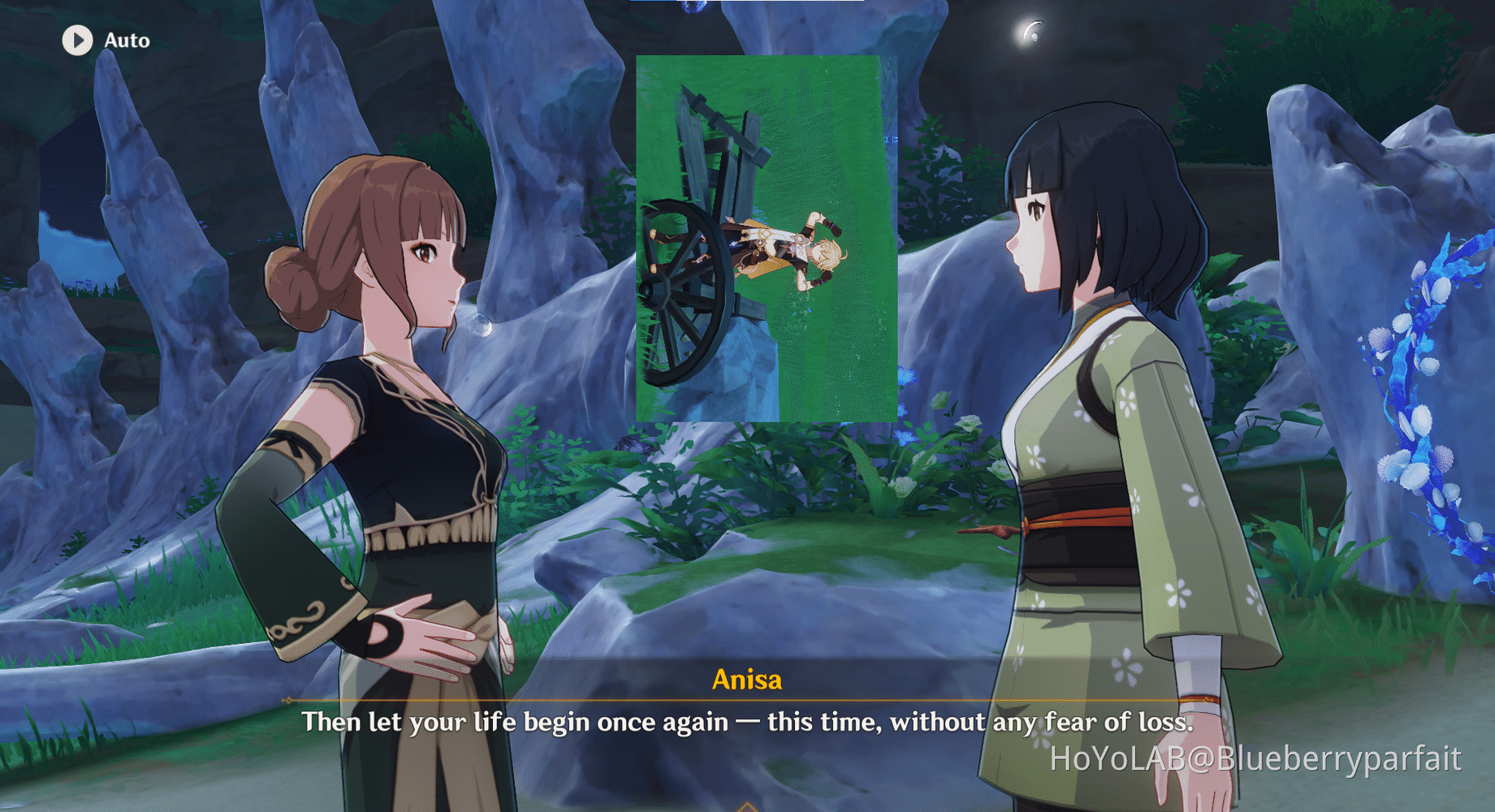Click the orange arrow indicator at screen bottom
Viewport: 1495px width, 812px height.
coord(747,806)
